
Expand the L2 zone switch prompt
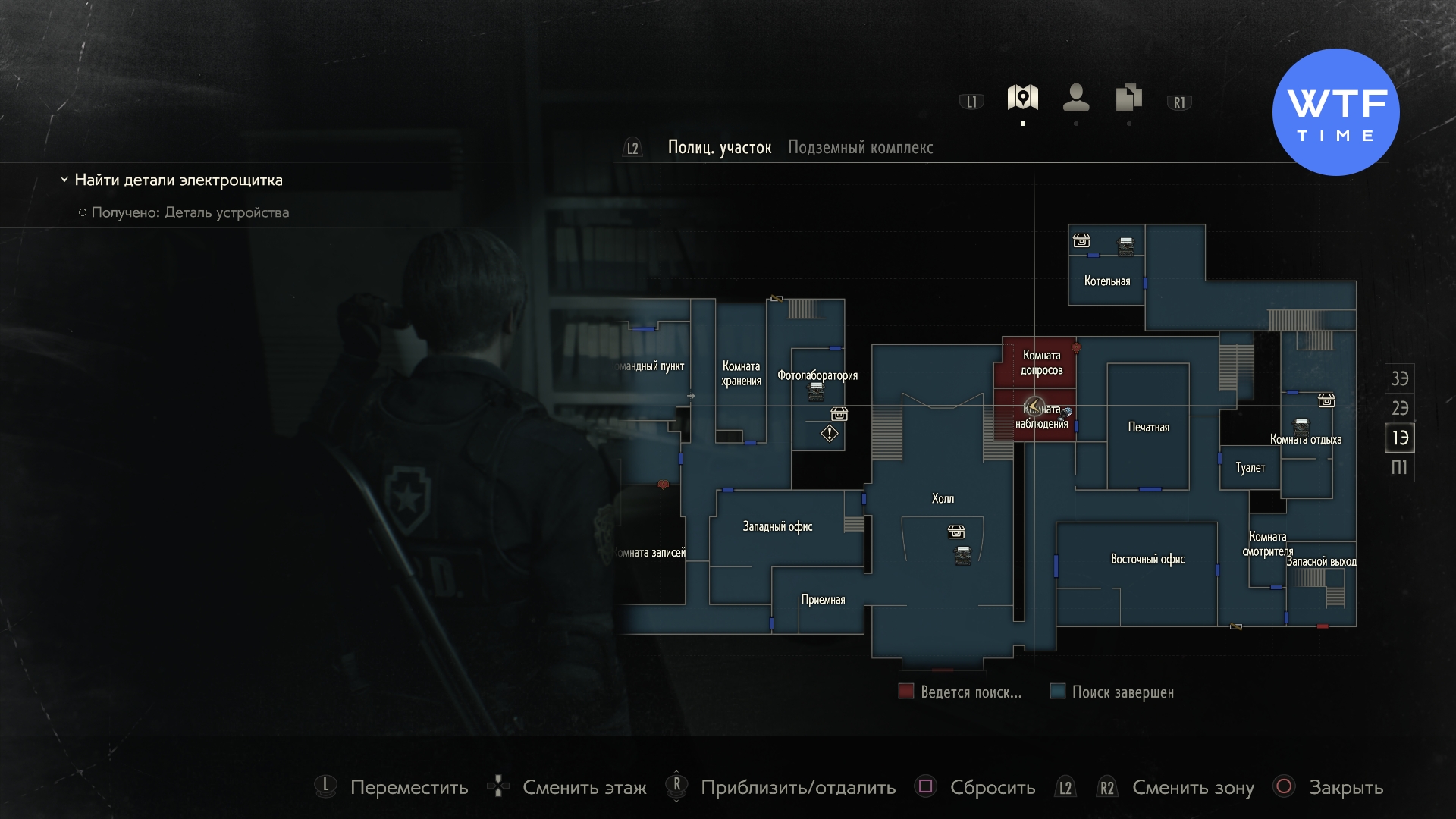coord(632,148)
